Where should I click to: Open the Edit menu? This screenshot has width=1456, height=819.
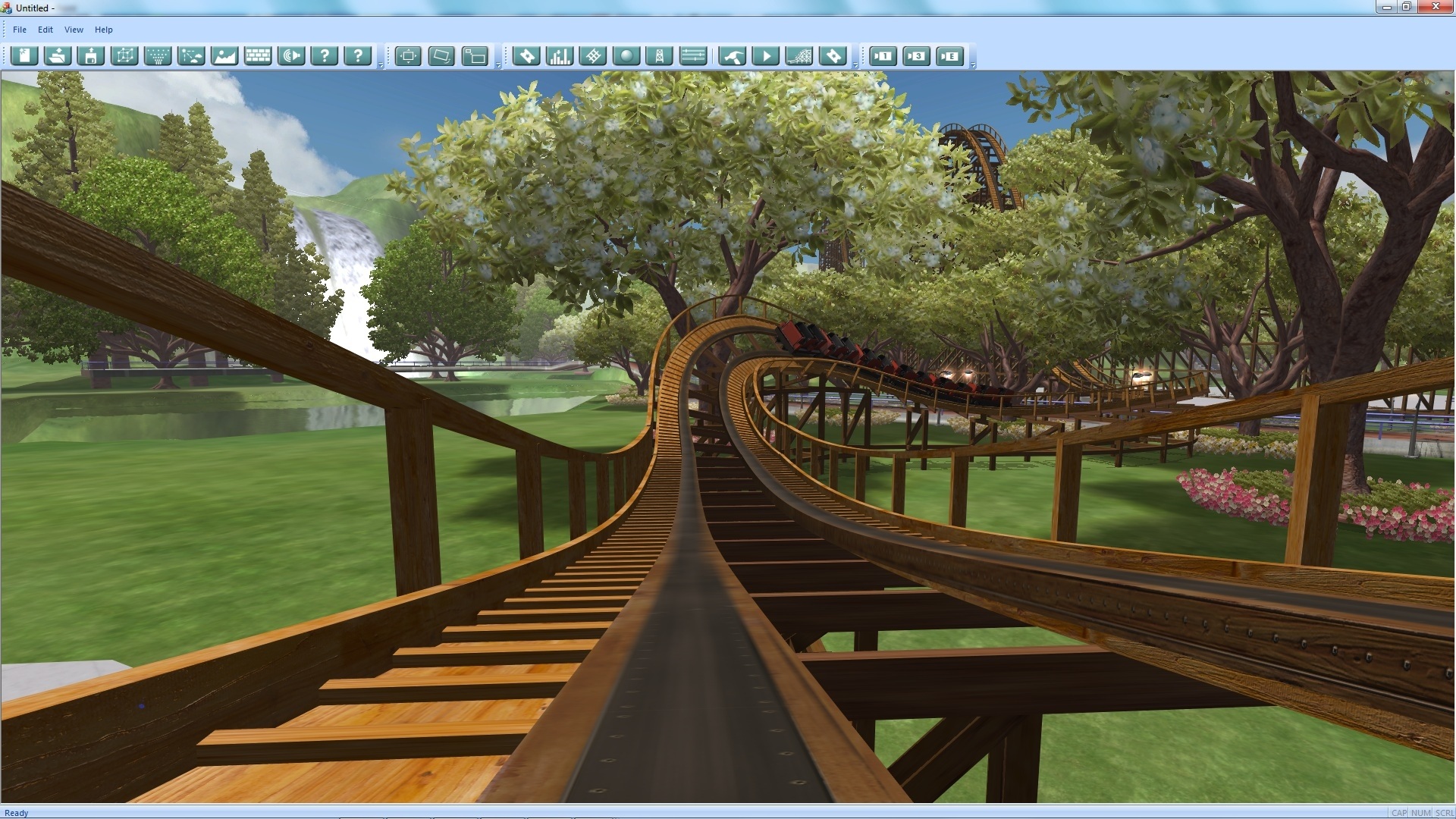click(45, 30)
